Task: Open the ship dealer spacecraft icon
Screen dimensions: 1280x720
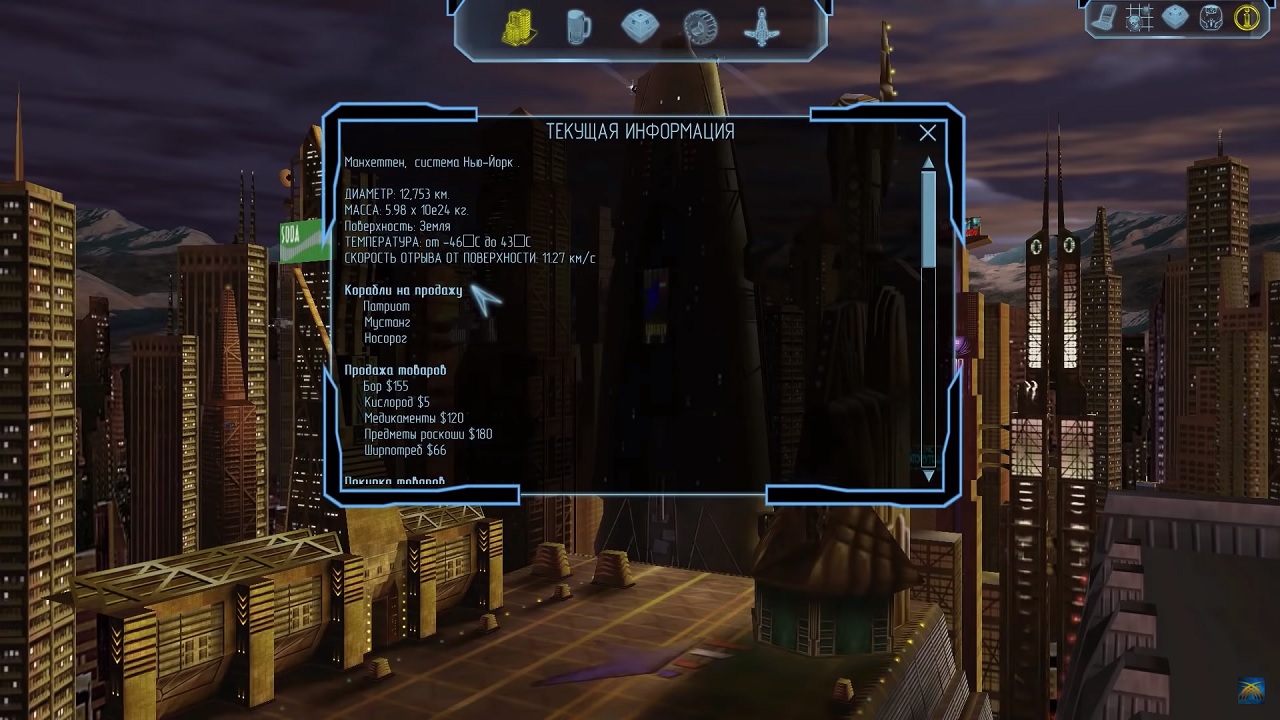Action: [x=762, y=27]
